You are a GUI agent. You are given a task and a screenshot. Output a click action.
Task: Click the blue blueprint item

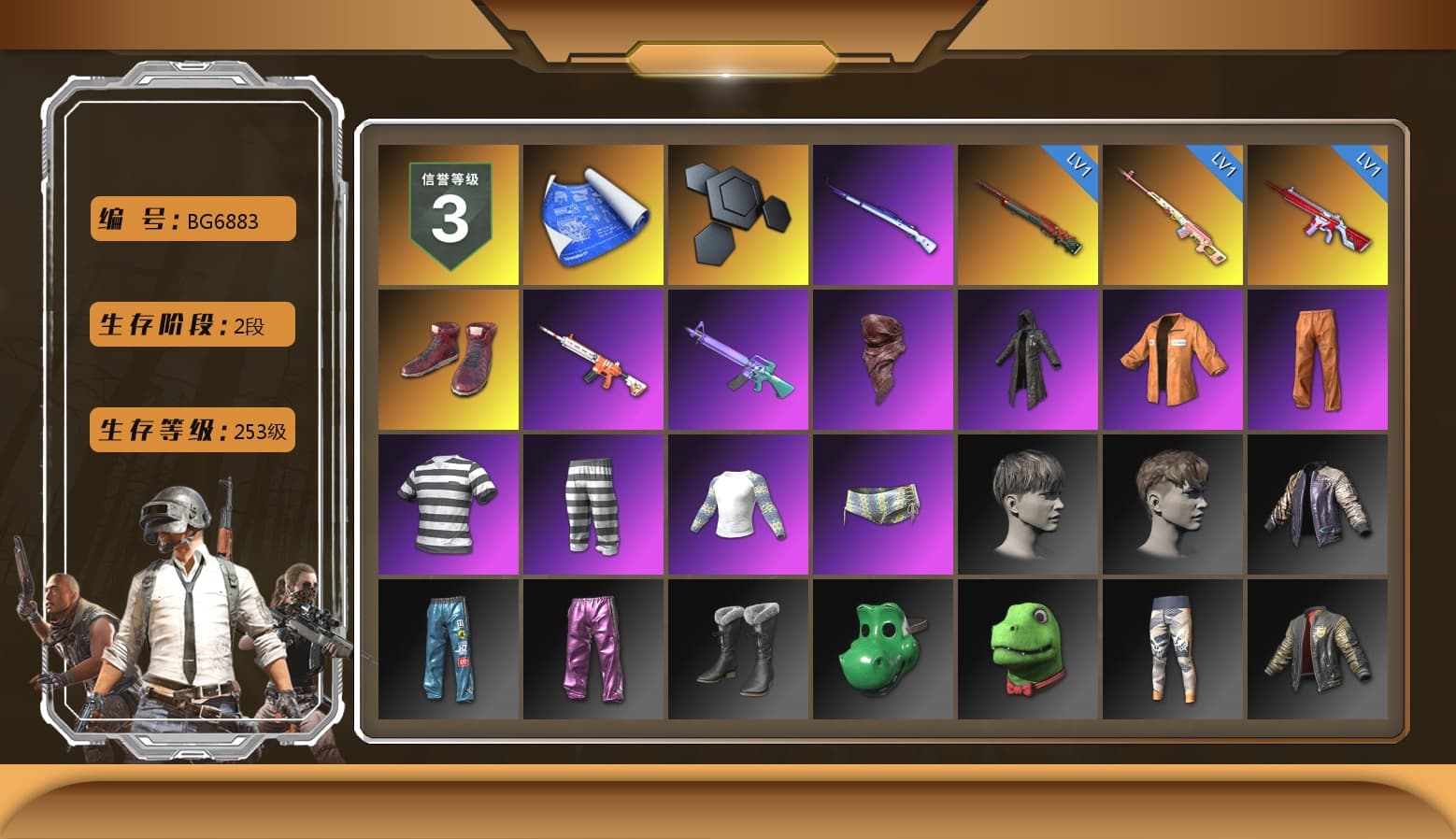click(x=592, y=213)
